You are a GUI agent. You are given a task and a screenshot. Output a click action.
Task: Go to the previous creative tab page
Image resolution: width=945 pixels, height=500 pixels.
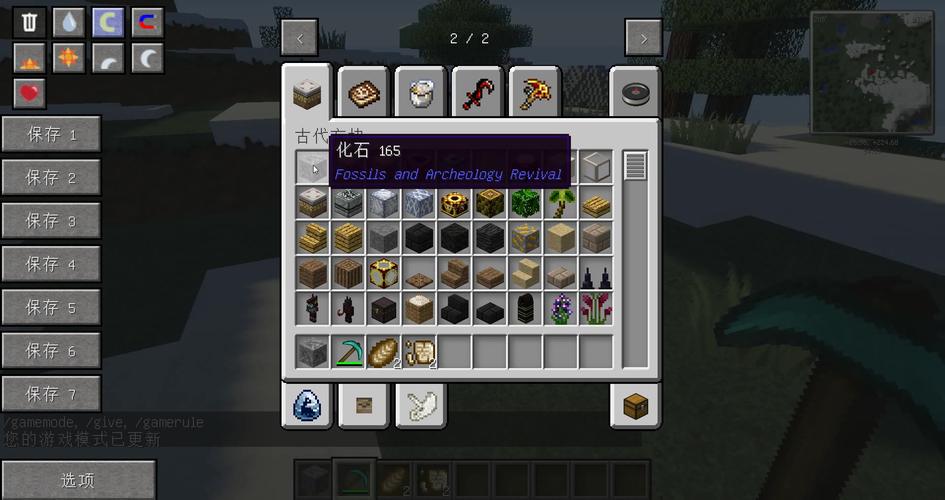click(x=300, y=38)
